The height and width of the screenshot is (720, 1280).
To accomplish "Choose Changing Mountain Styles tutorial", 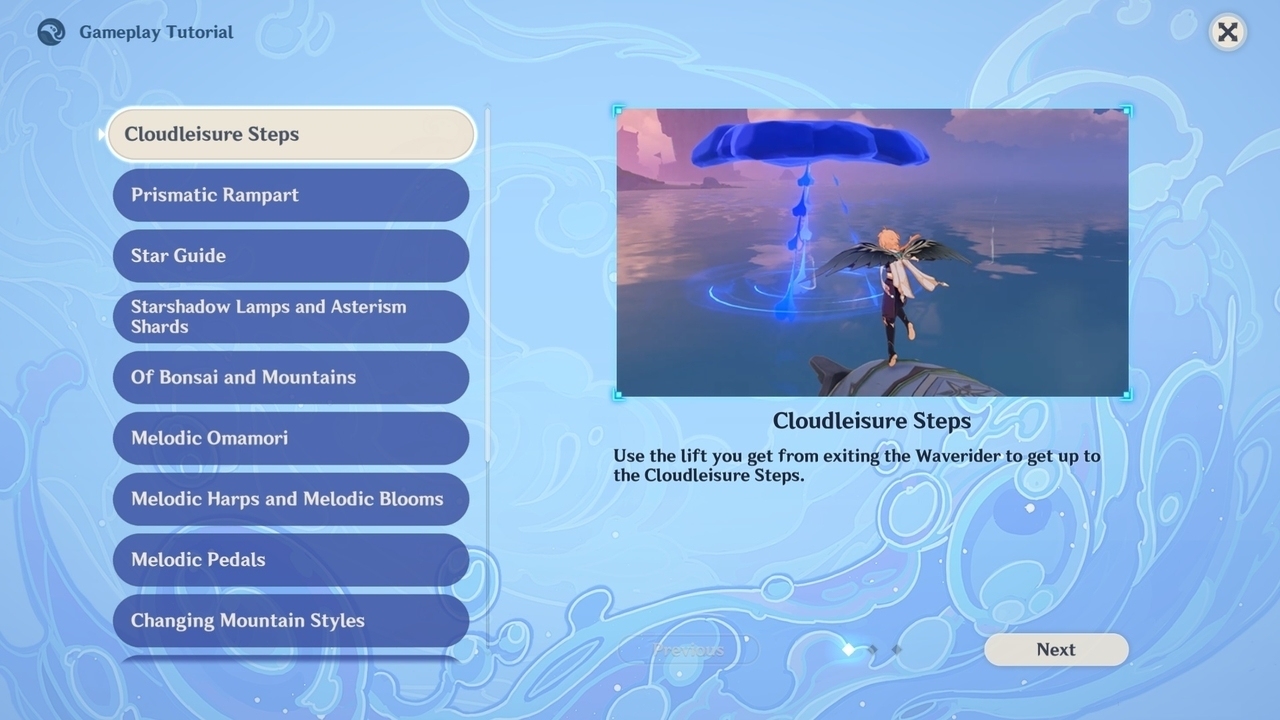I will (290, 620).
